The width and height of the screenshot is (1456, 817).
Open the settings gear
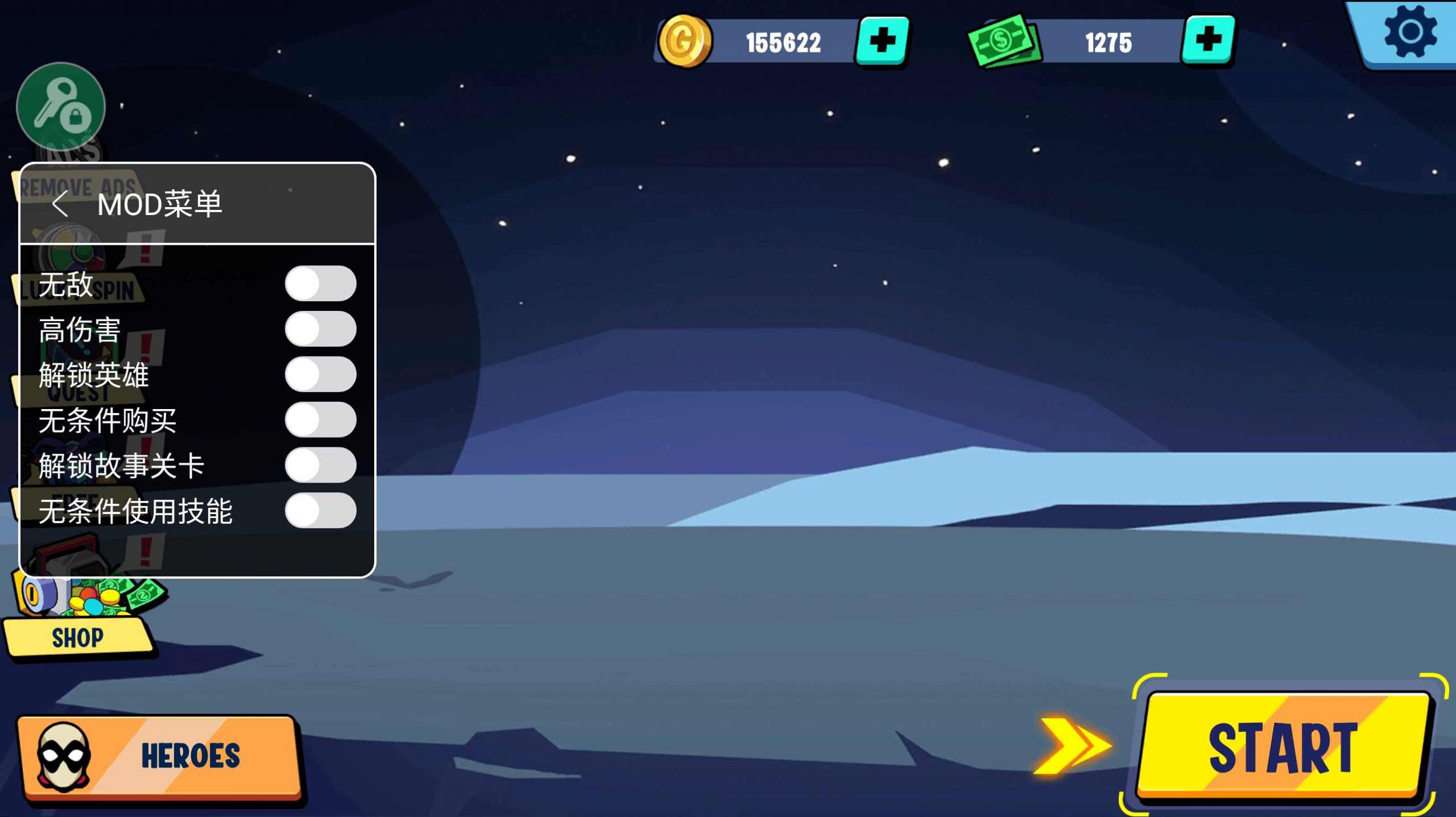(1409, 33)
